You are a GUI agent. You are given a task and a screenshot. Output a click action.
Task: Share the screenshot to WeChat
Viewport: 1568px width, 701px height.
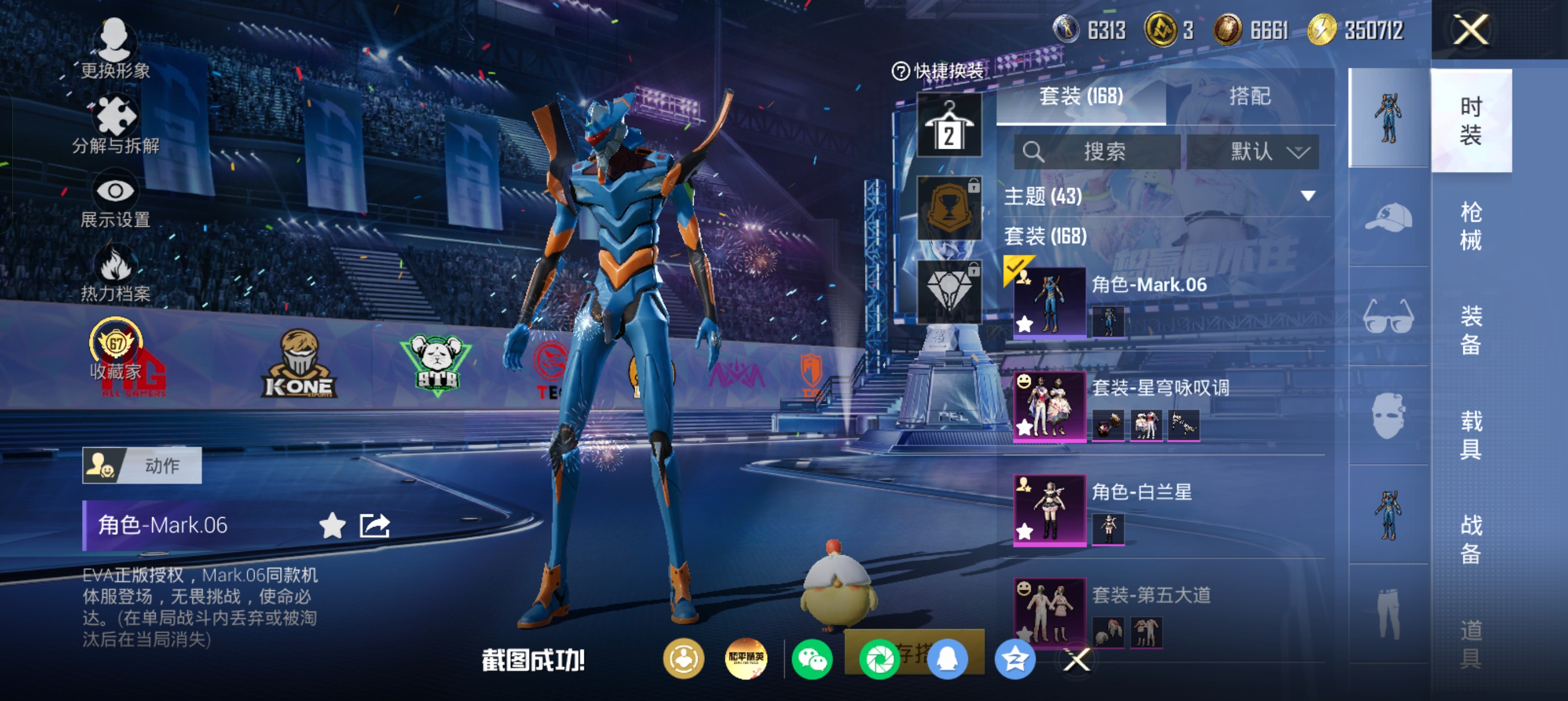pyautogui.click(x=812, y=659)
